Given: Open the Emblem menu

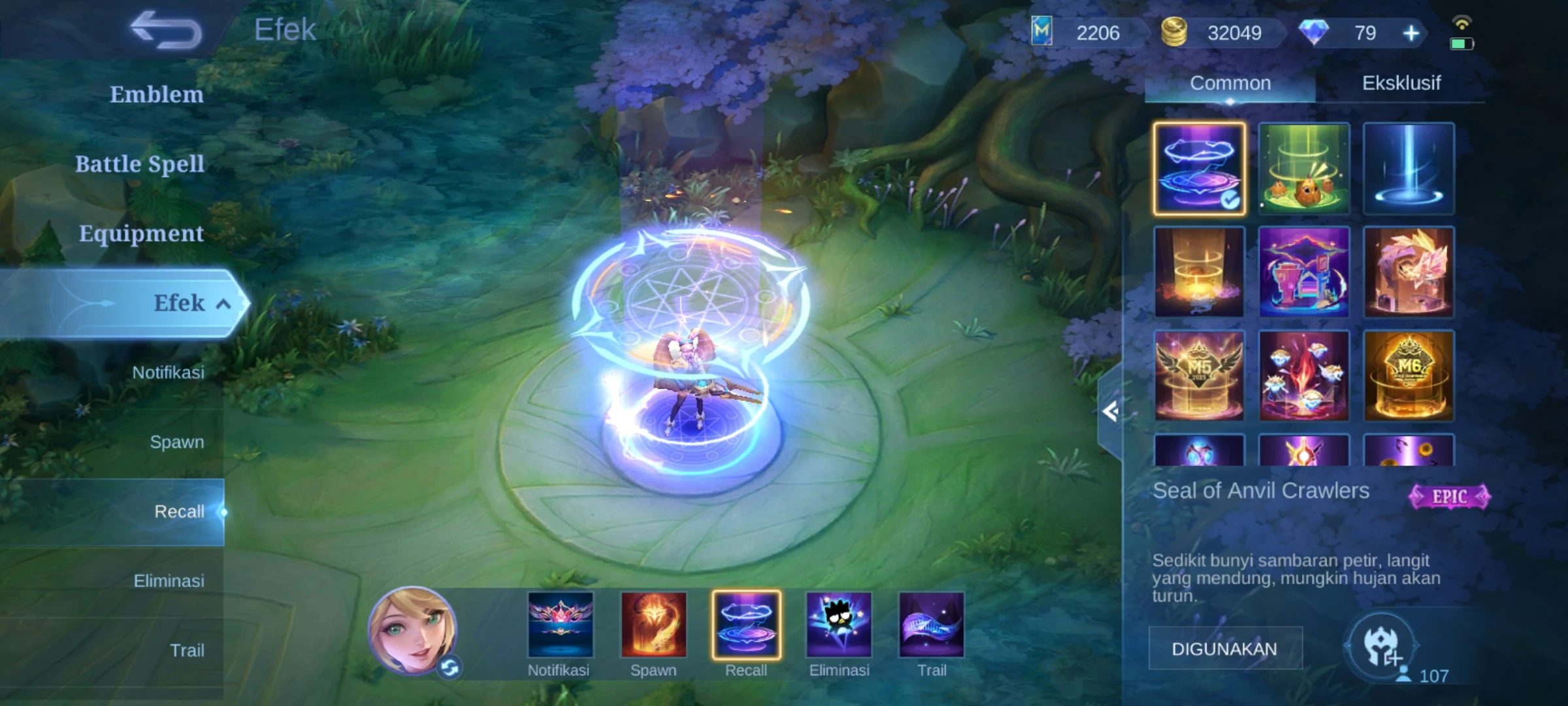Looking at the screenshot, I should 156,95.
